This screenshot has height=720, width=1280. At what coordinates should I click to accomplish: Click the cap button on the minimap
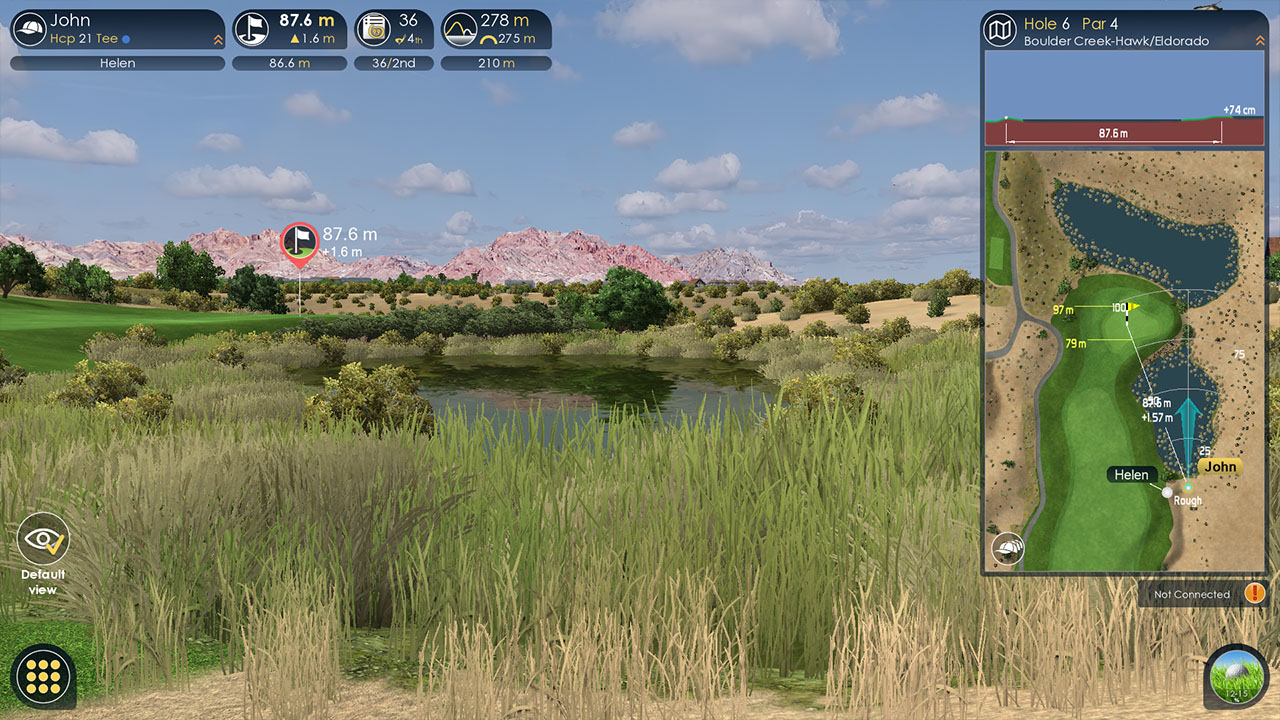(x=1008, y=549)
